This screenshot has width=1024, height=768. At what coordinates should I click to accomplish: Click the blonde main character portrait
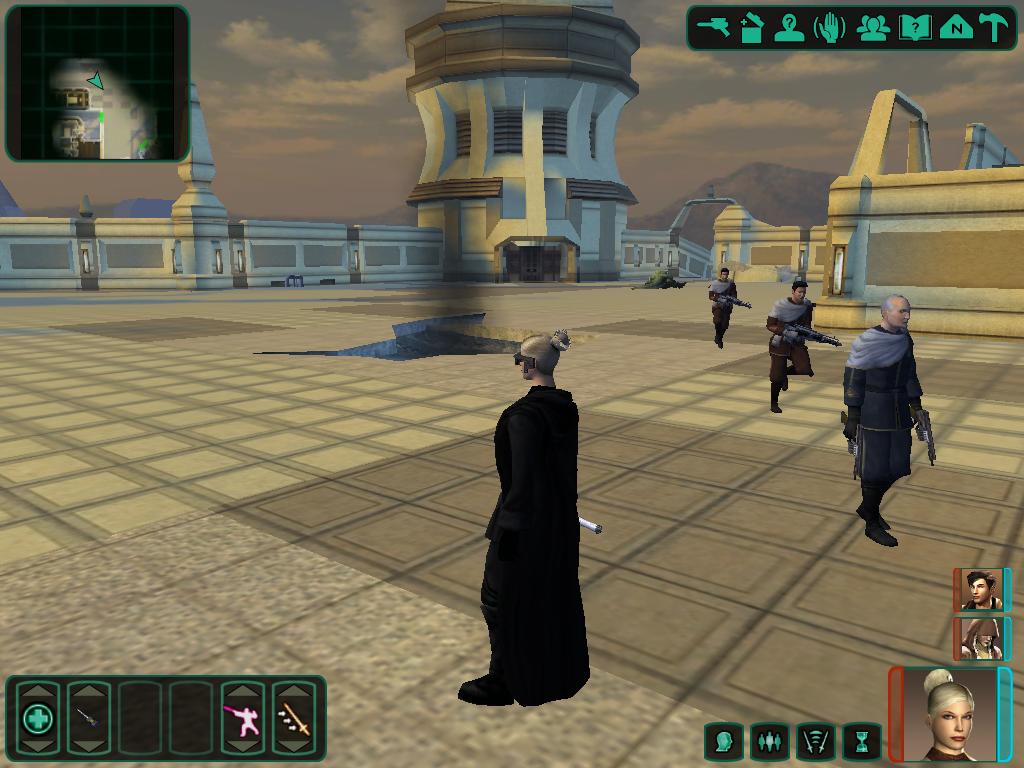click(x=950, y=714)
